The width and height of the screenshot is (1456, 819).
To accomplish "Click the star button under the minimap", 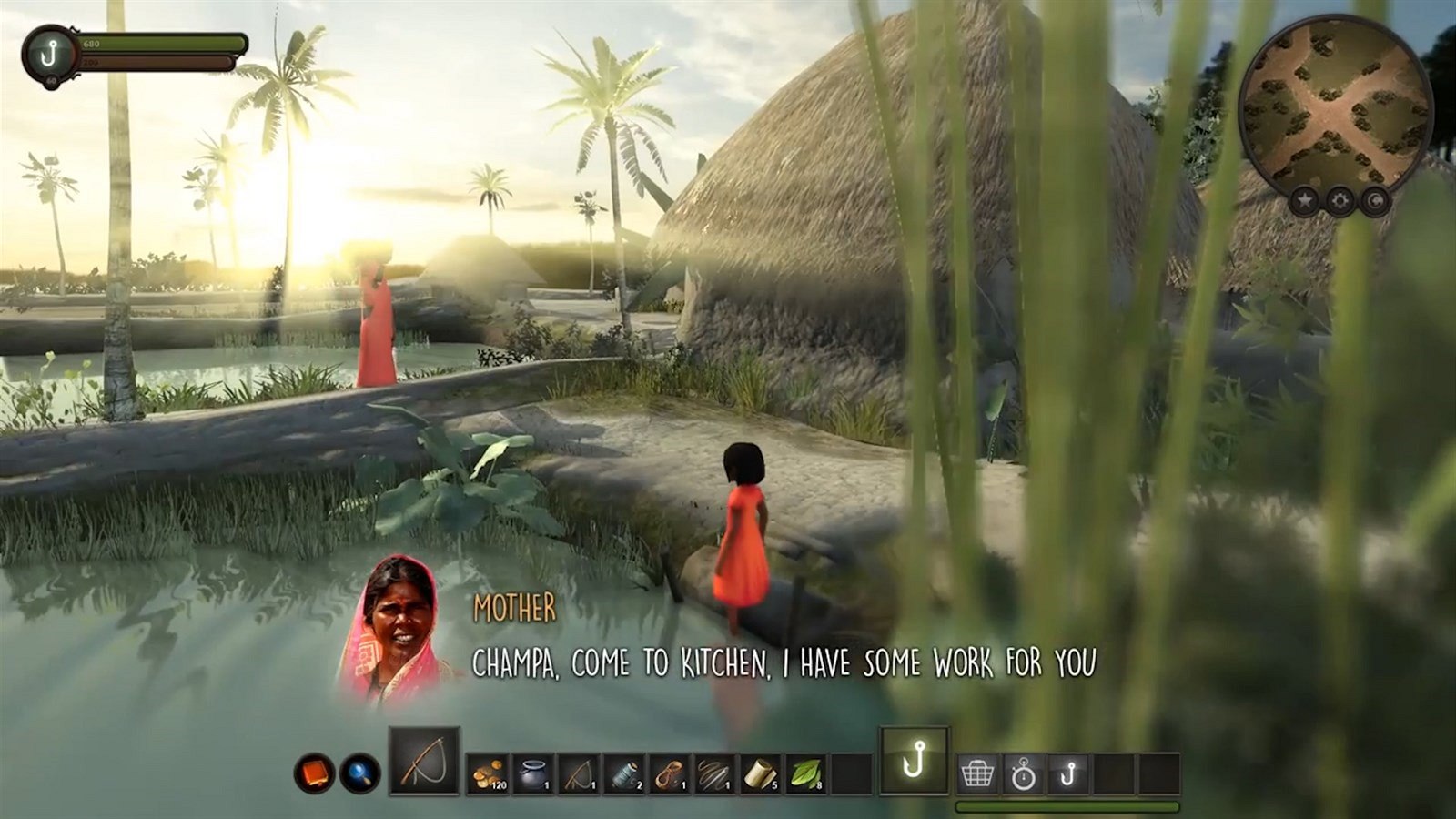I will tap(1304, 199).
